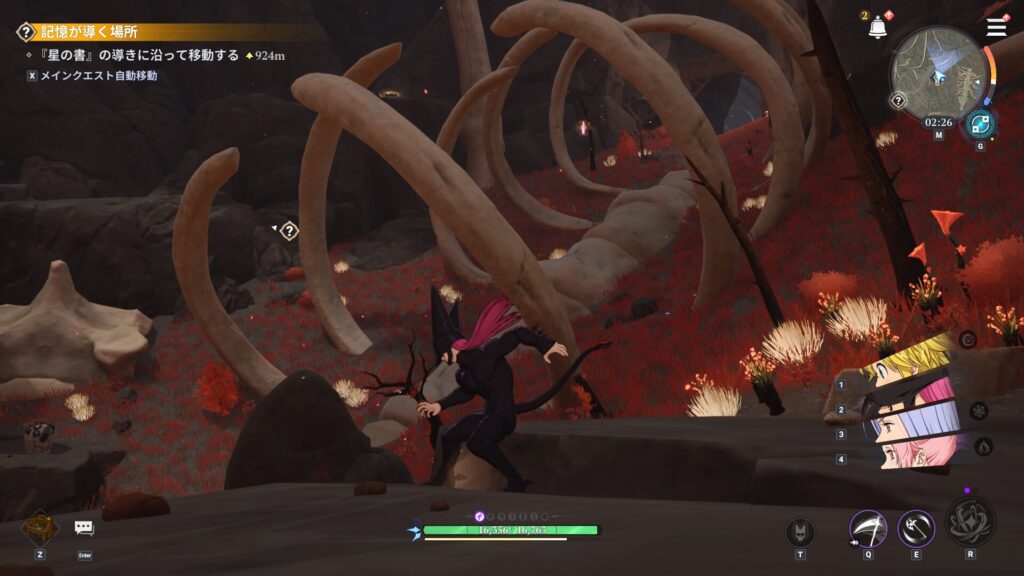The height and width of the screenshot is (576, 1024).
Task: Open the golden treasure chest icon
Action: 40,528
